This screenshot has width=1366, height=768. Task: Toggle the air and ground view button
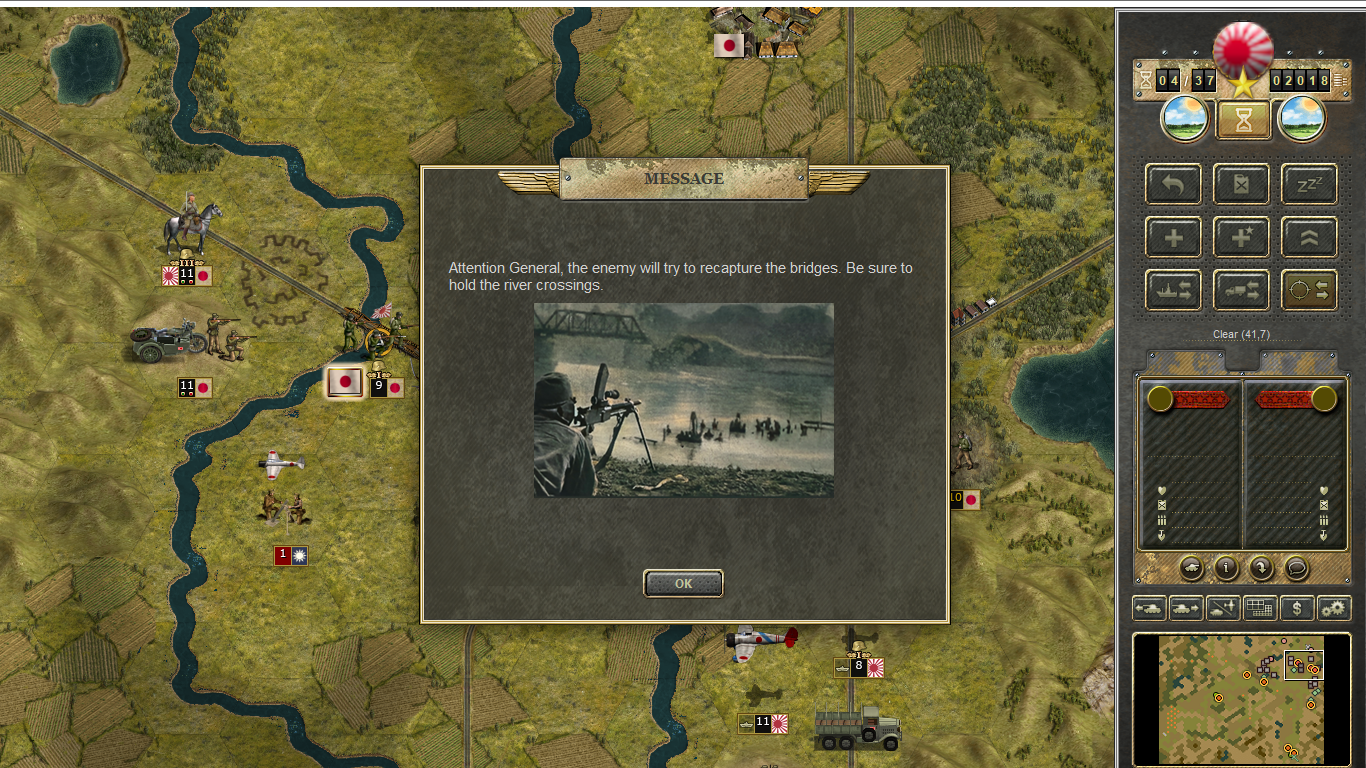(1222, 607)
